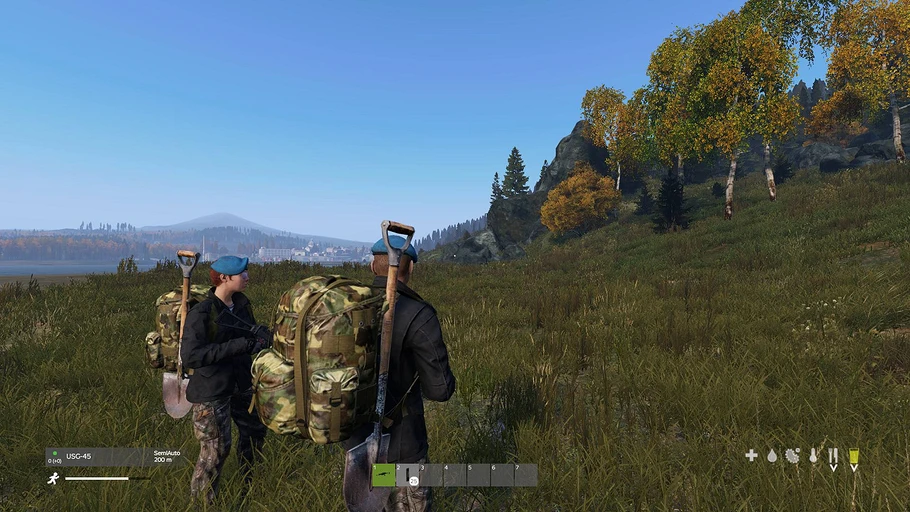The image size is (910, 512).
Task: Click the blood drop status icon
Action: (772, 456)
